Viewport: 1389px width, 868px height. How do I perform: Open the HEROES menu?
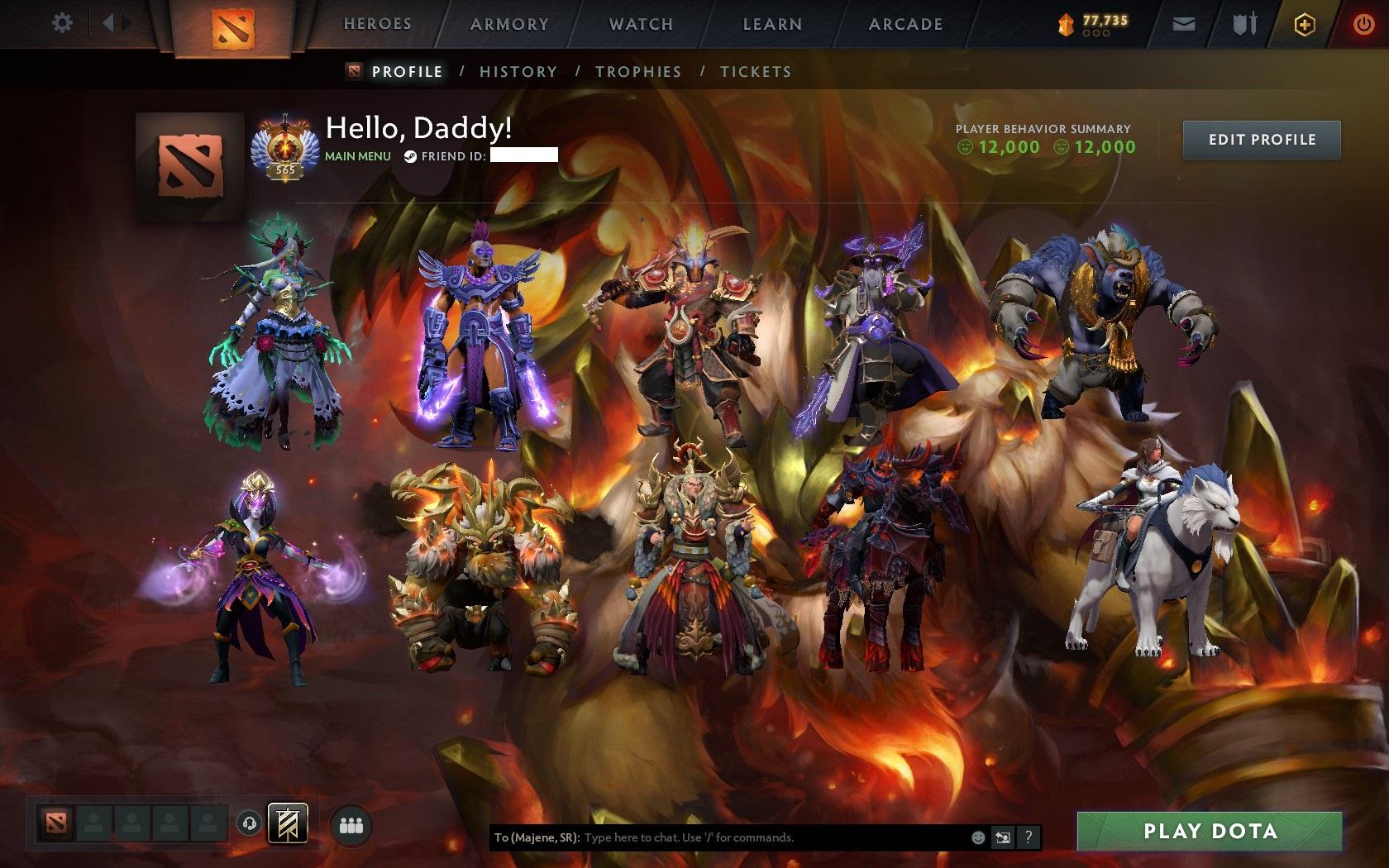pos(377,23)
